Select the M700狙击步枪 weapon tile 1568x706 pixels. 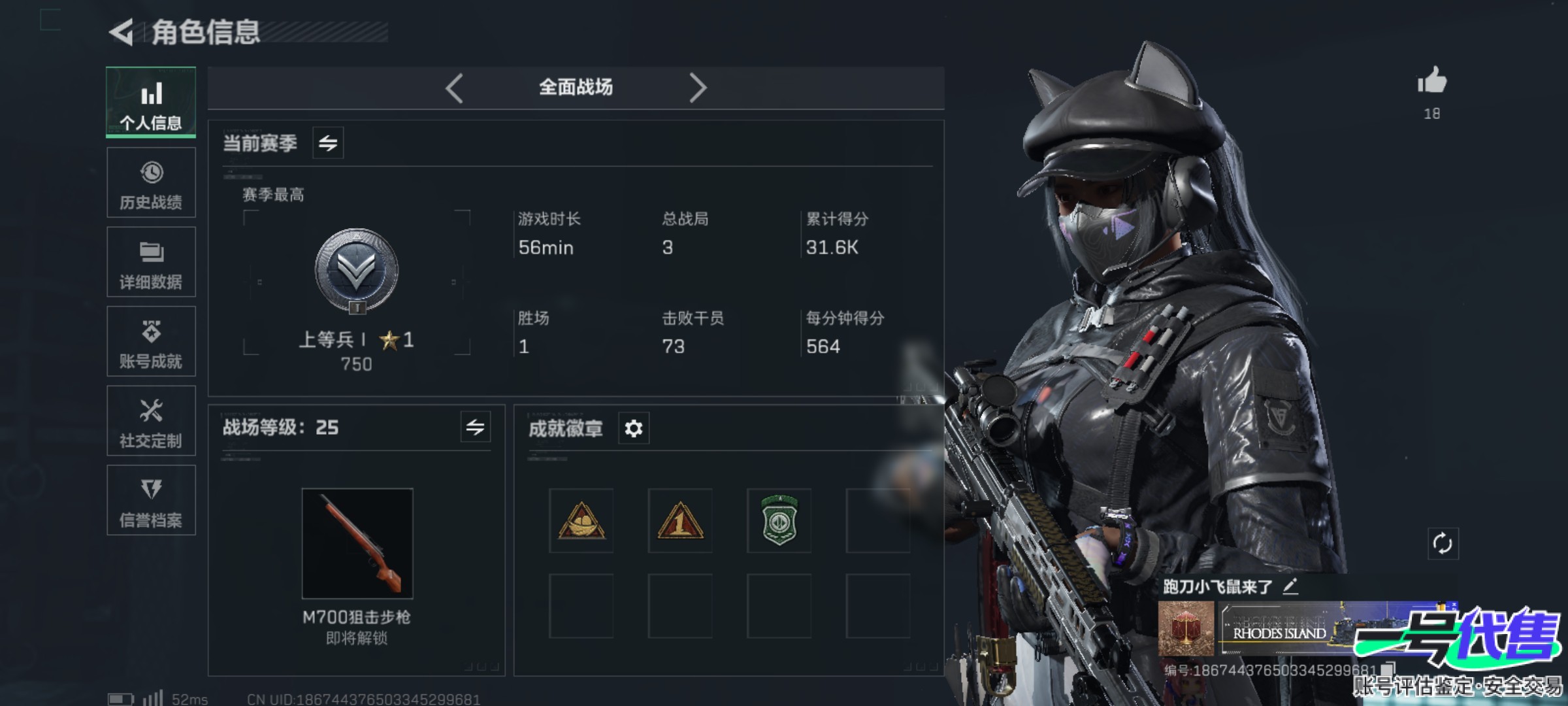[357, 543]
